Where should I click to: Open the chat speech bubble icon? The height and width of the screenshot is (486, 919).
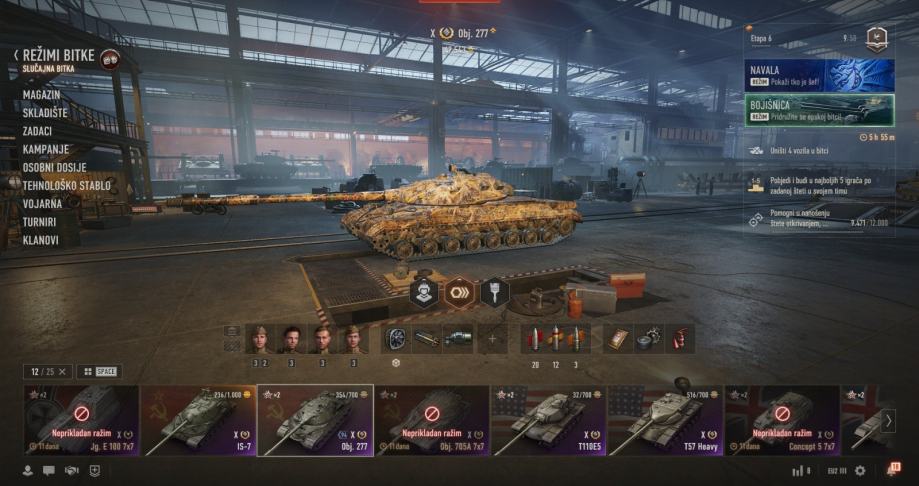[x=48, y=470]
